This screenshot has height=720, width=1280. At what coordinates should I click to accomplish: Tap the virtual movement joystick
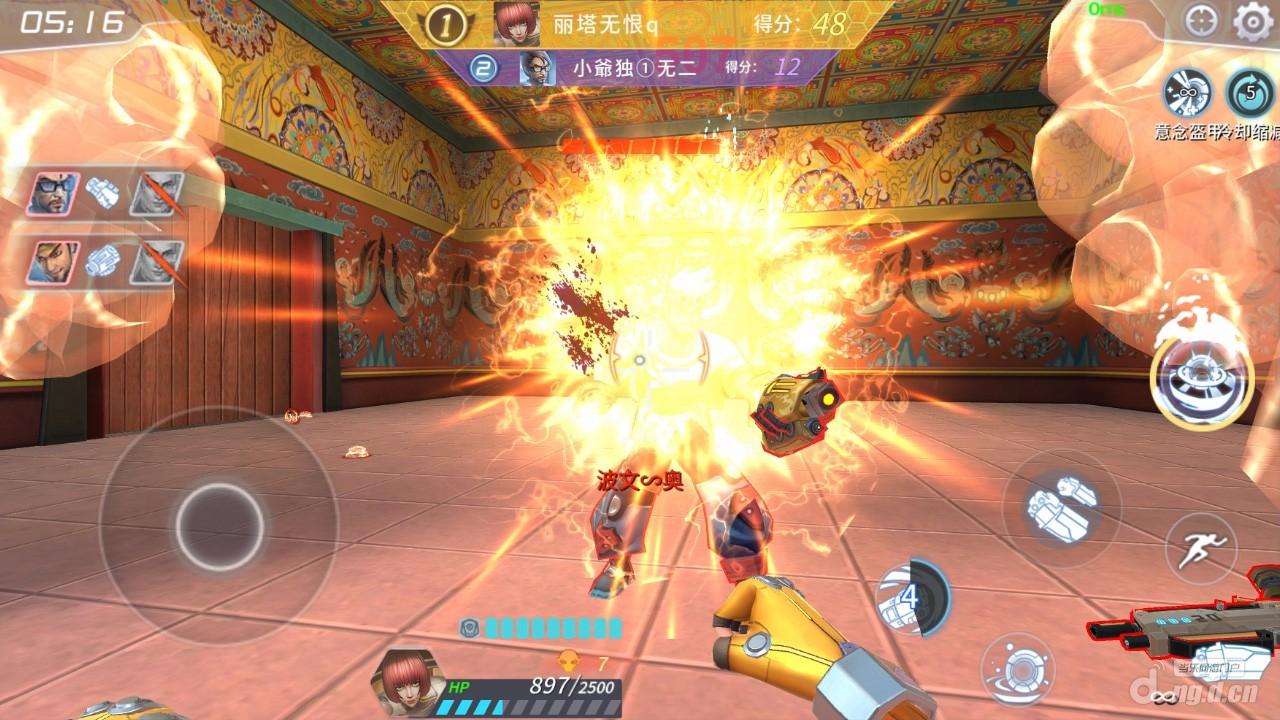coord(219,526)
